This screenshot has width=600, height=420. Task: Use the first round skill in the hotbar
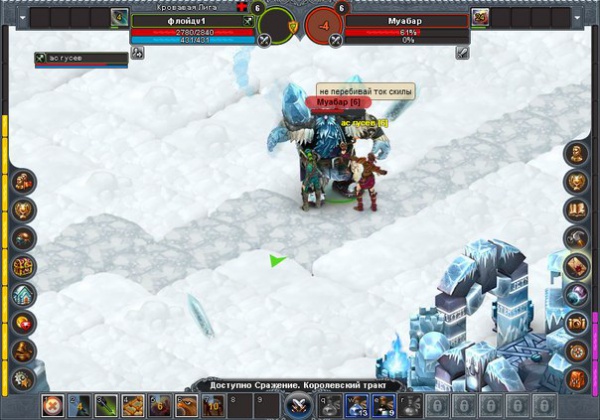pos(51,405)
